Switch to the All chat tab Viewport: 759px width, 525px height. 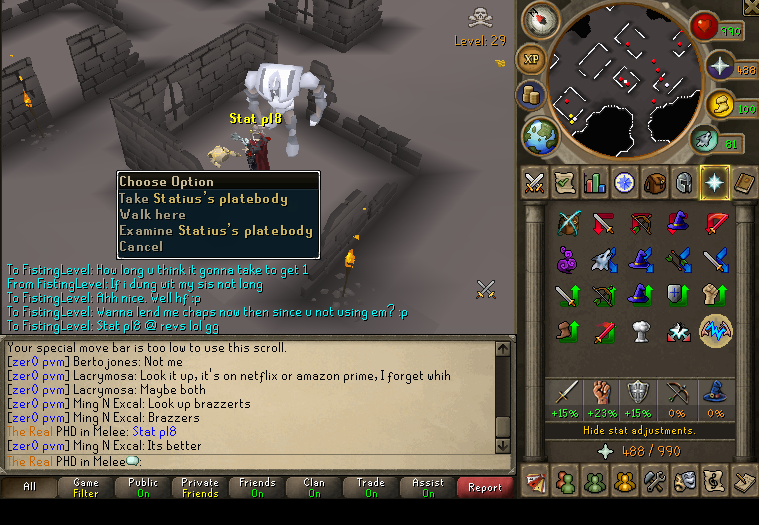coord(29,488)
